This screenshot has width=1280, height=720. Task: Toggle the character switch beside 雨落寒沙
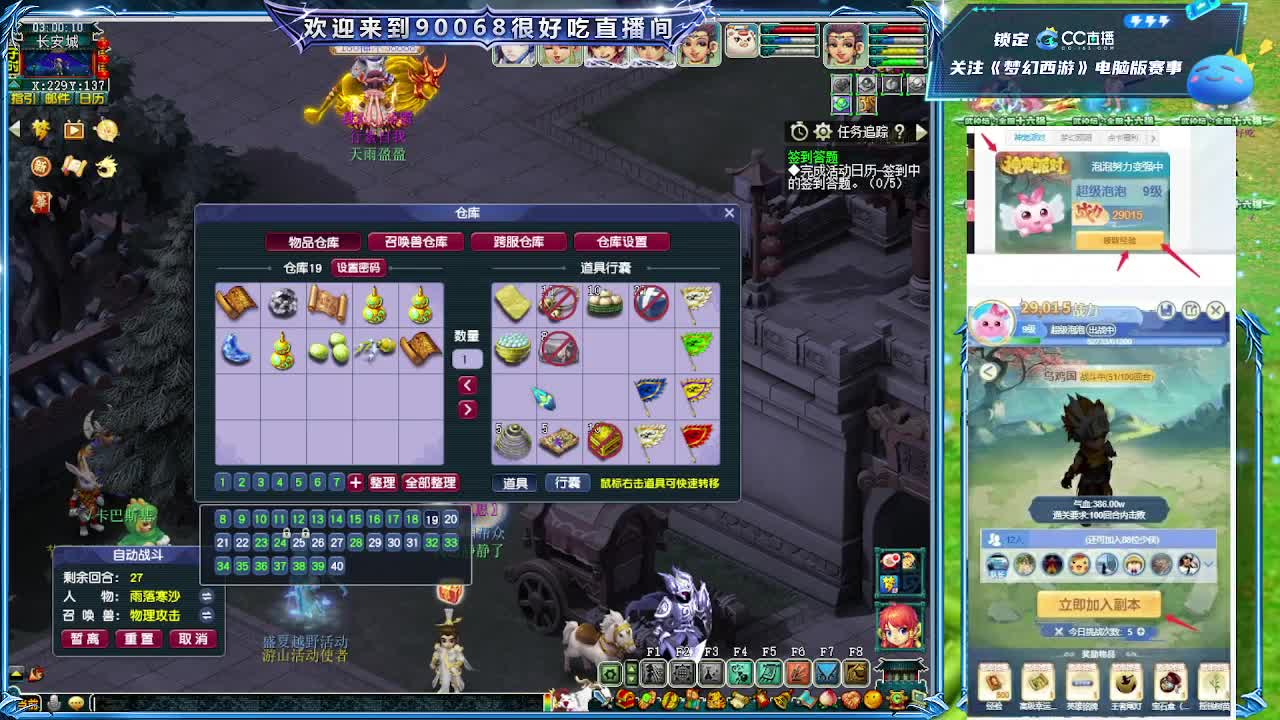(x=207, y=597)
